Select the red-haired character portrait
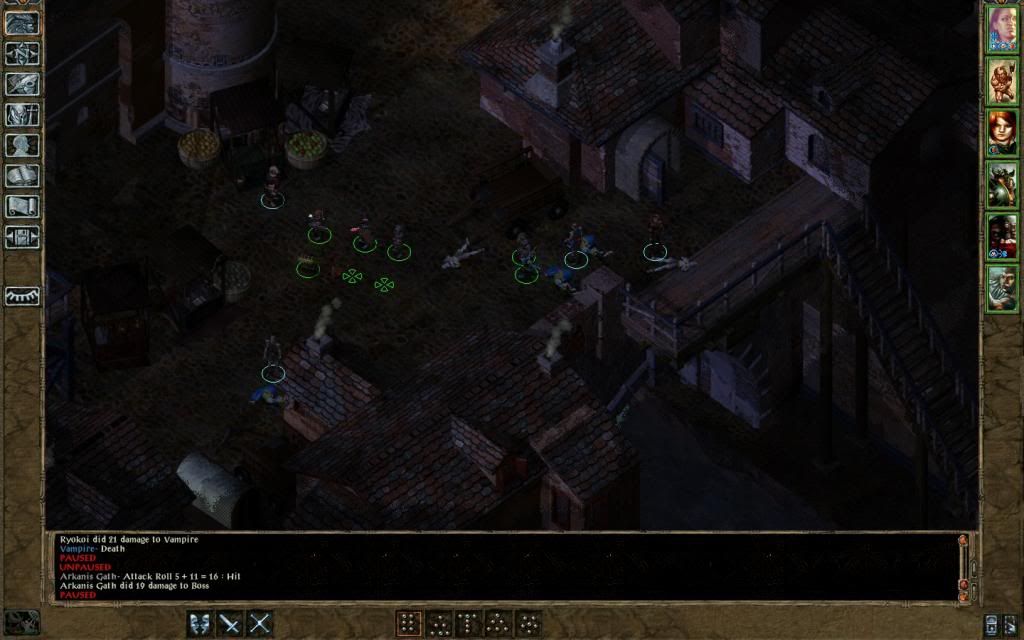Viewport: 1024px width, 640px height. pyautogui.click(x=1001, y=133)
